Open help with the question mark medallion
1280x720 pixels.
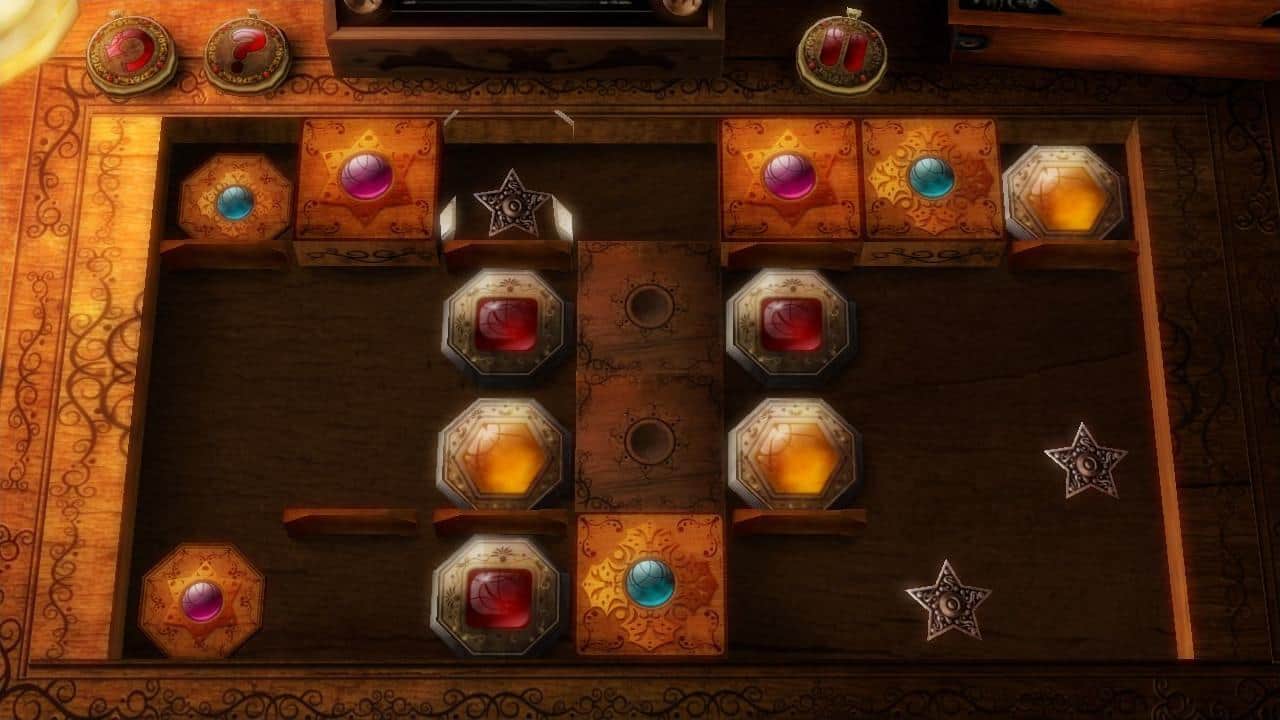(x=247, y=53)
